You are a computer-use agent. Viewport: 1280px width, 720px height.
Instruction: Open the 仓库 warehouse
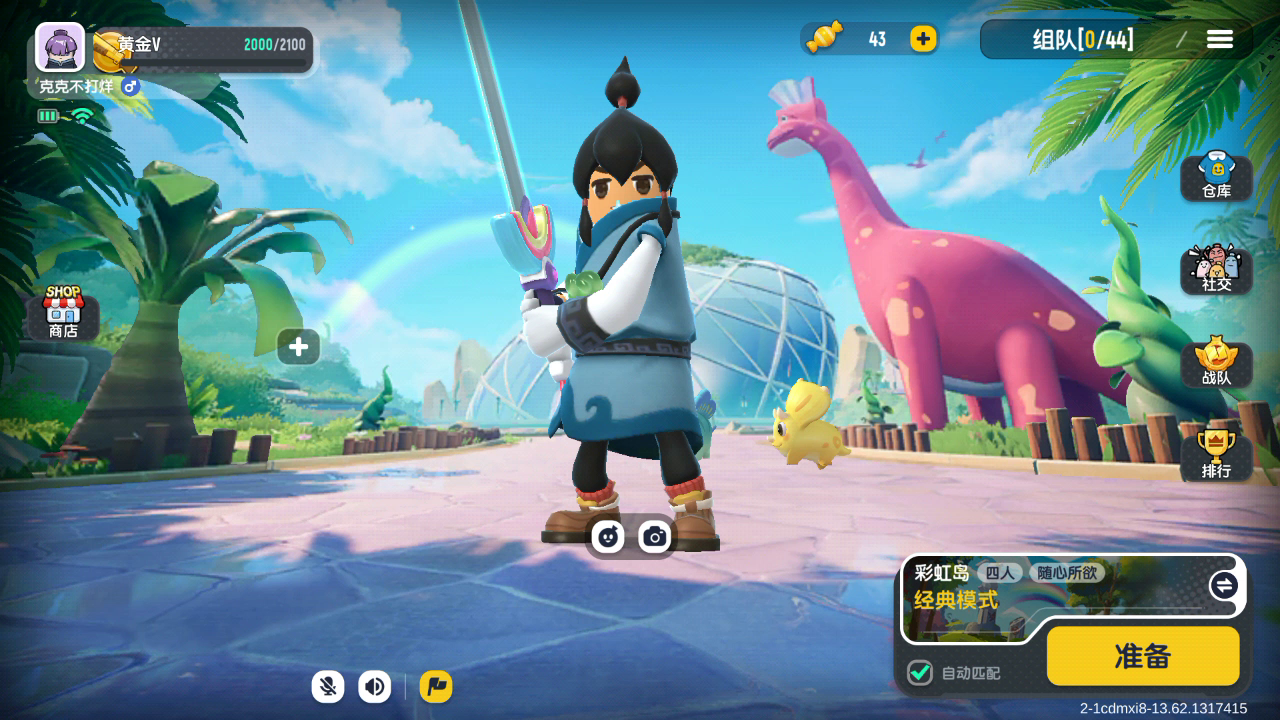1216,177
